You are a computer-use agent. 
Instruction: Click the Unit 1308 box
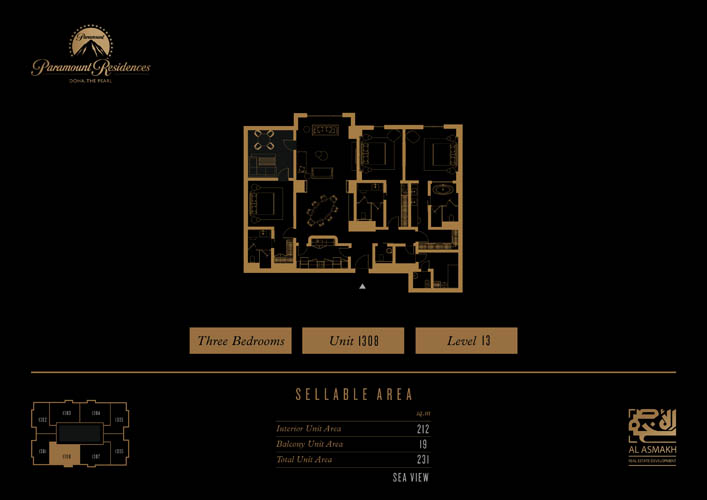point(353,341)
